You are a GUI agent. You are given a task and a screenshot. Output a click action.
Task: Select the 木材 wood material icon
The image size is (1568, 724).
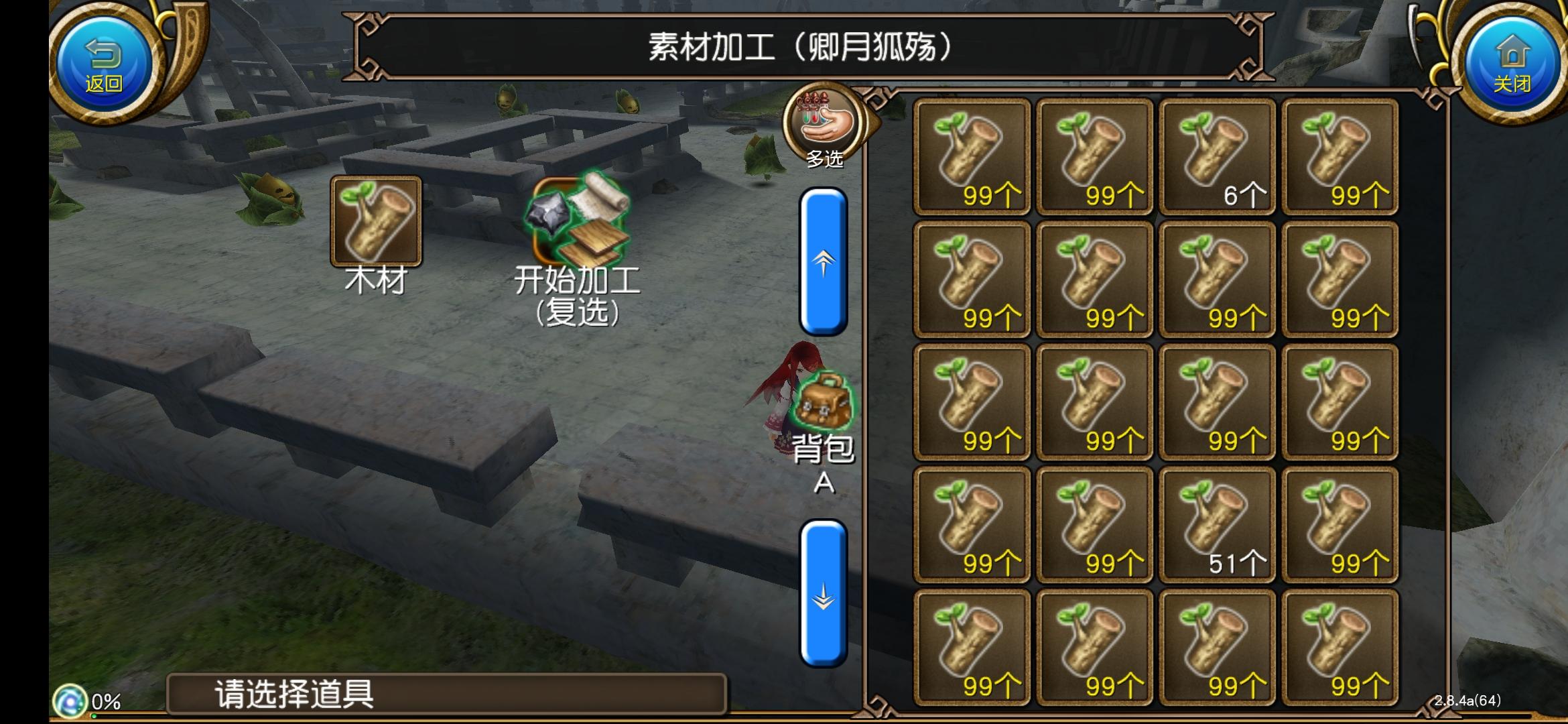point(375,221)
